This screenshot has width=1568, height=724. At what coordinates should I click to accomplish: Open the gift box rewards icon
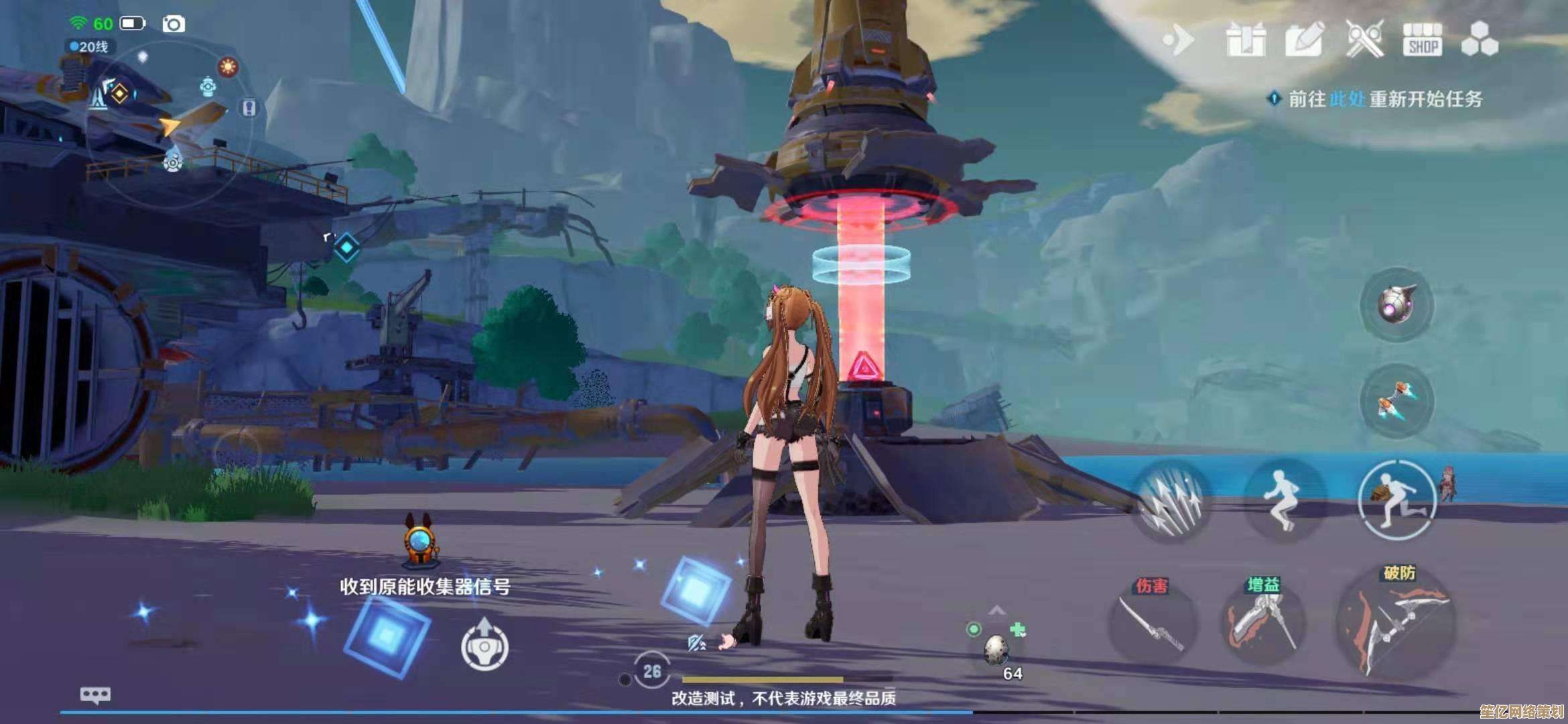point(1246,40)
